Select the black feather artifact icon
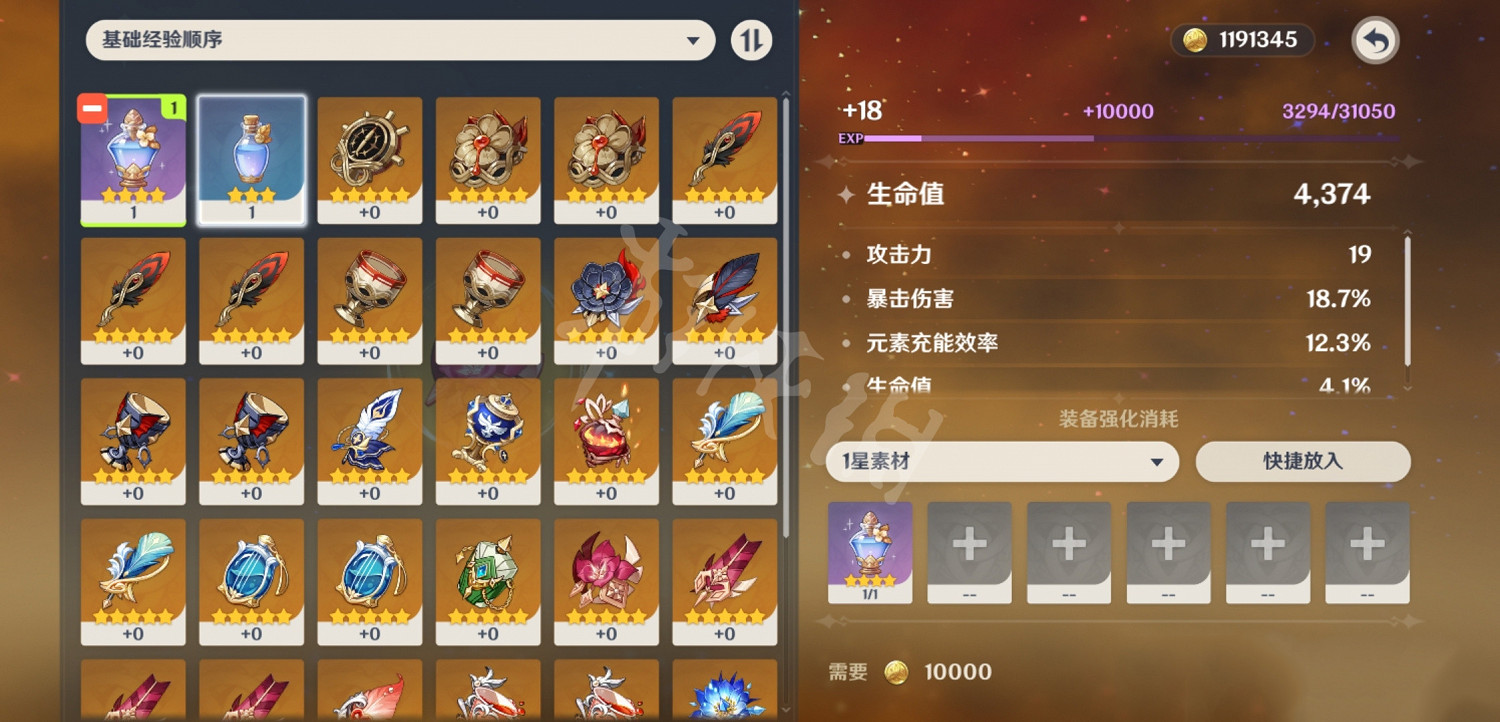This screenshot has width=1500, height=722. [x=725, y=160]
